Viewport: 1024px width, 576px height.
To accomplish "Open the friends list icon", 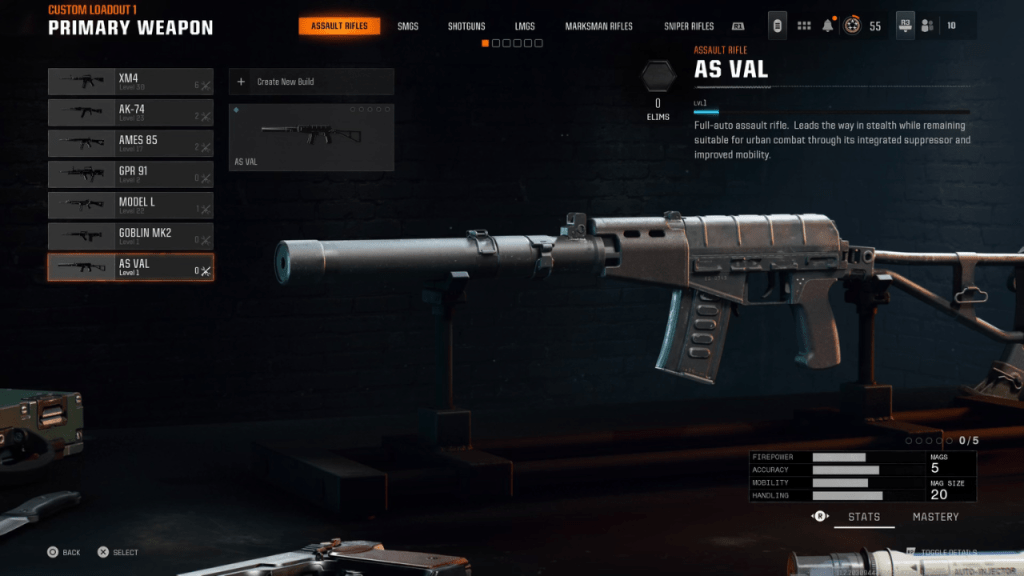I will [928, 26].
